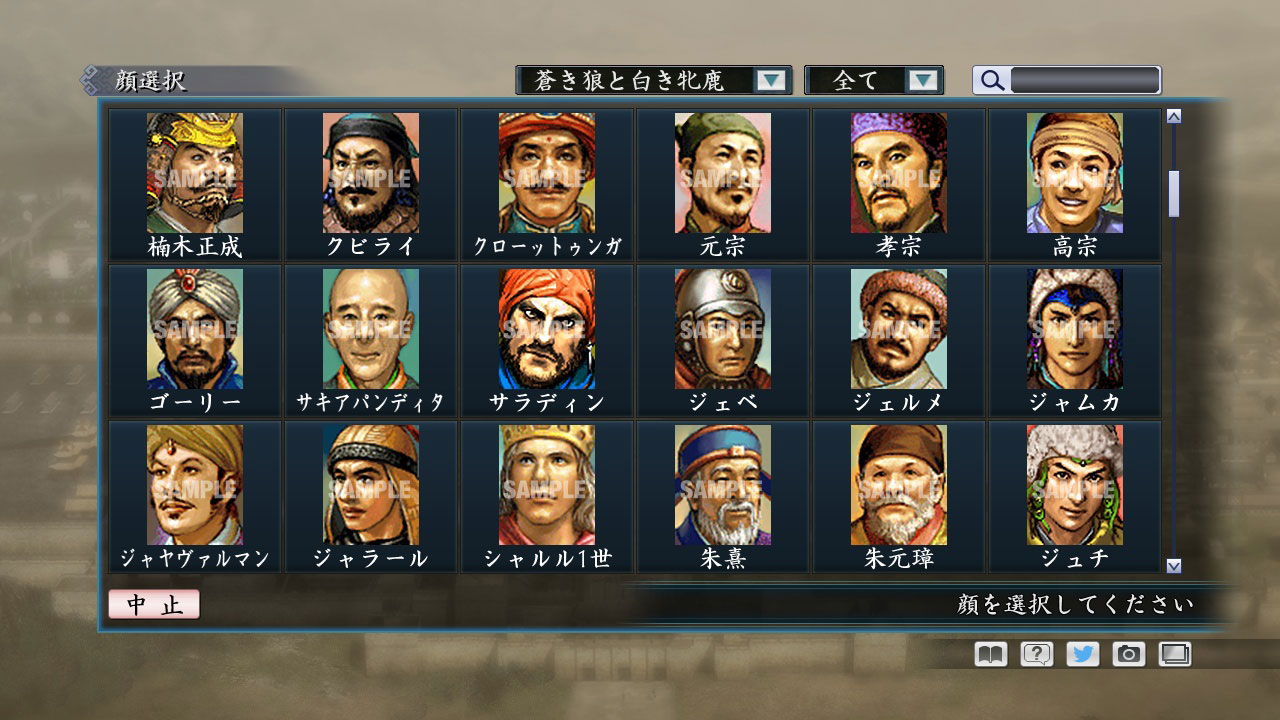The image size is (1280, 720).
Task: Take a screenshot with the camera icon
Action: (x=1128, y=653)
